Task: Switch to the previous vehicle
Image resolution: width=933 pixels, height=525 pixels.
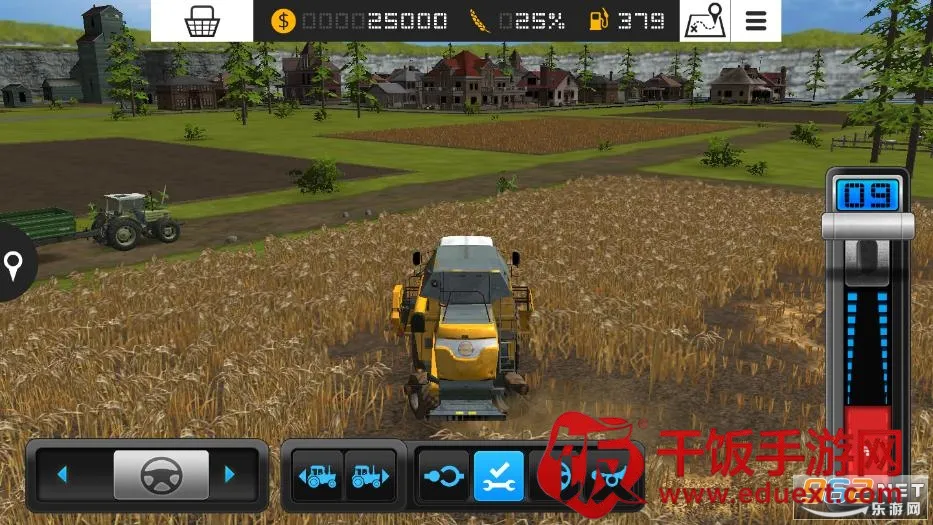Action: click(x=317, y=476)
